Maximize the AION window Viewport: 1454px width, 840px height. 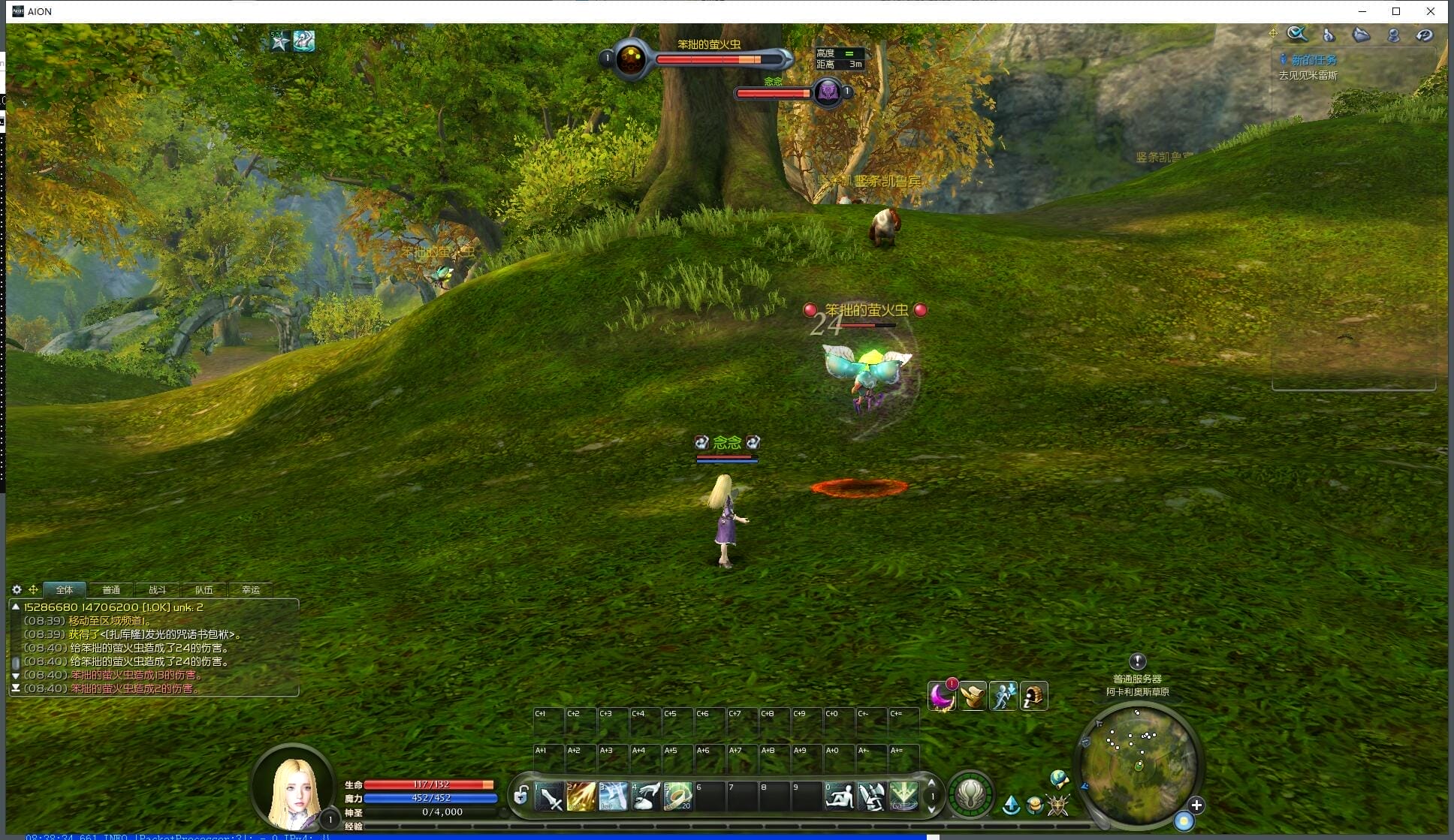(1396, 11)
